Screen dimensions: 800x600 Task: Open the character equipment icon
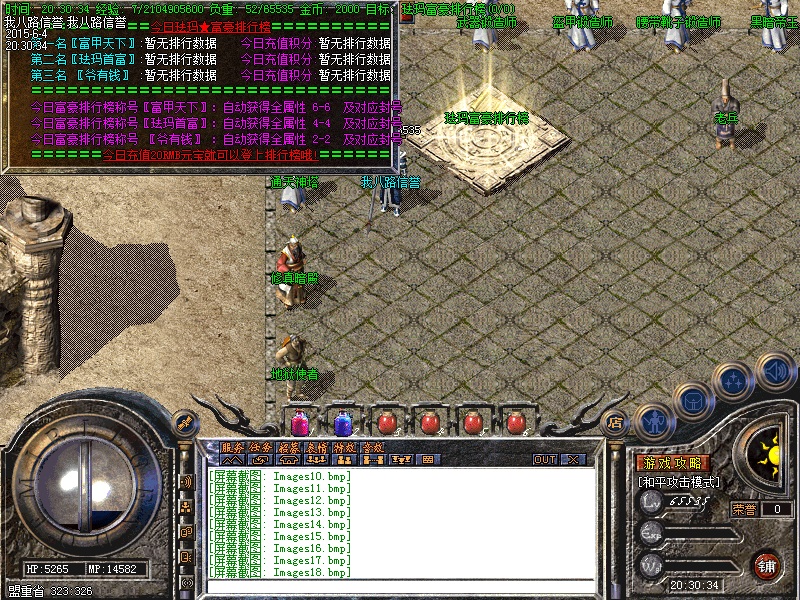653,421
